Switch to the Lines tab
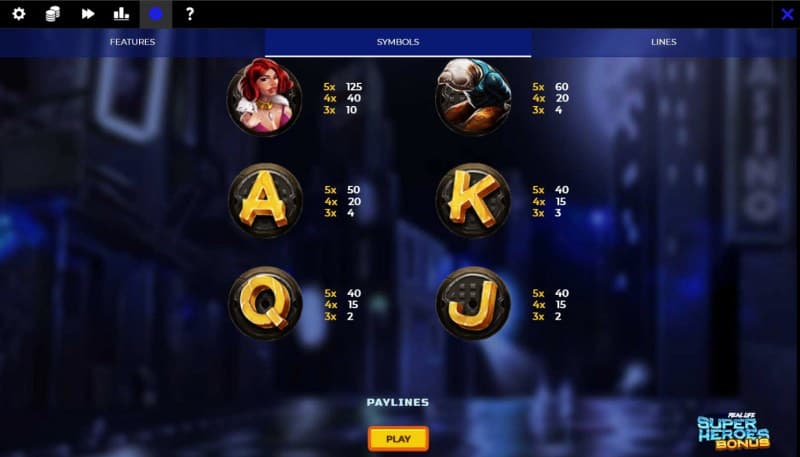The height and width of the screenshot is (457, 800). tap(663, 42)
